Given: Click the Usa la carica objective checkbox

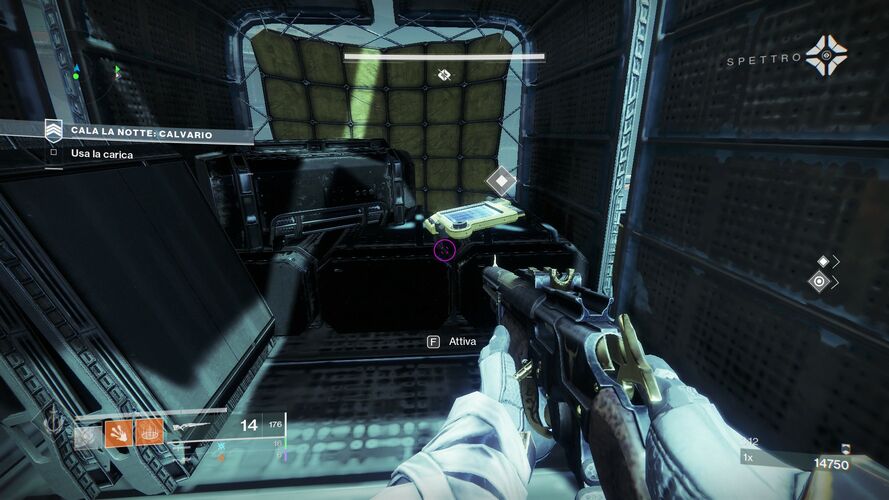Looking at the screenshot, I should pos(53,153).
